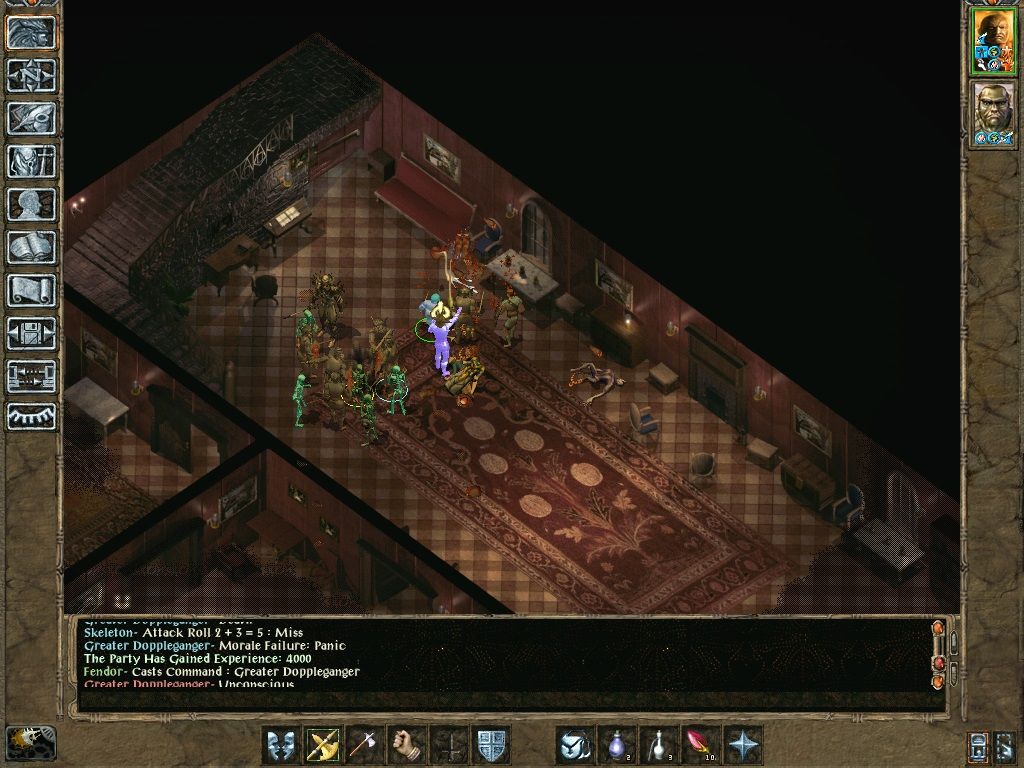Use the purple potion quick item
This screenshot has width=1024, height=768.
coord(617,745)
